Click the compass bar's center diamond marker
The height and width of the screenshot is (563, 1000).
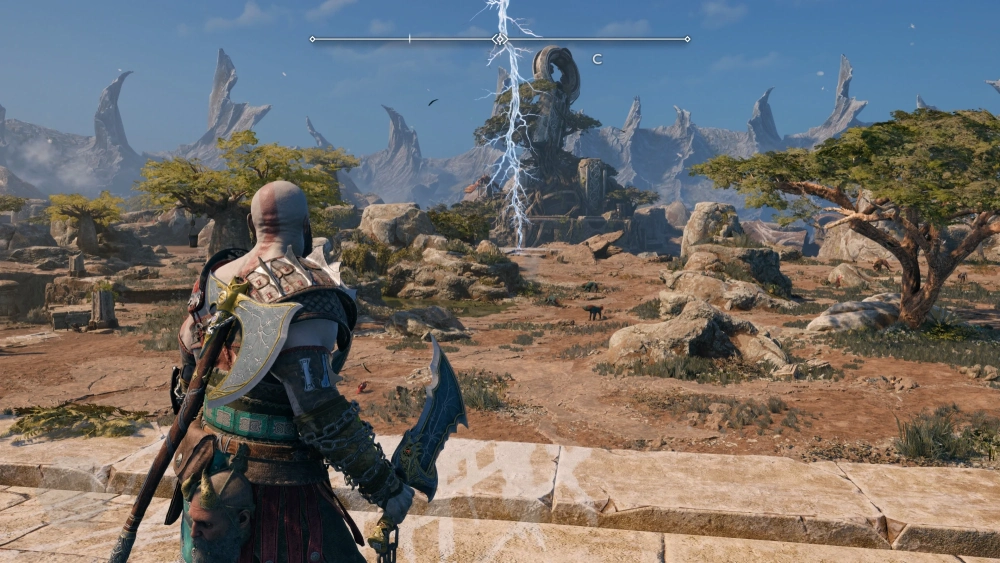tap(499, 39)
